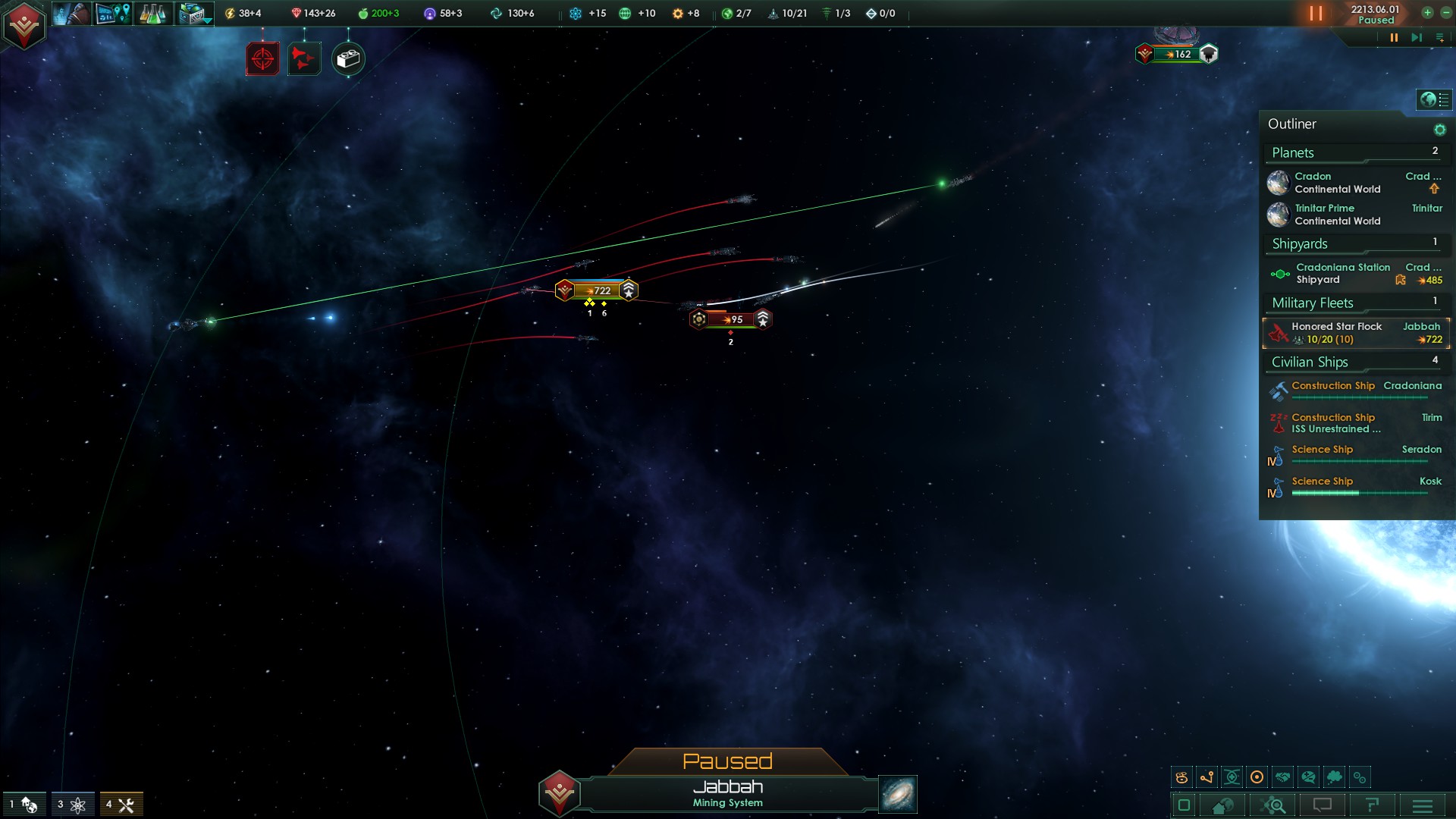The image size is (1456, 819).
Task: Click the red crosshair alert icon
Action: [x=262, y=58]
